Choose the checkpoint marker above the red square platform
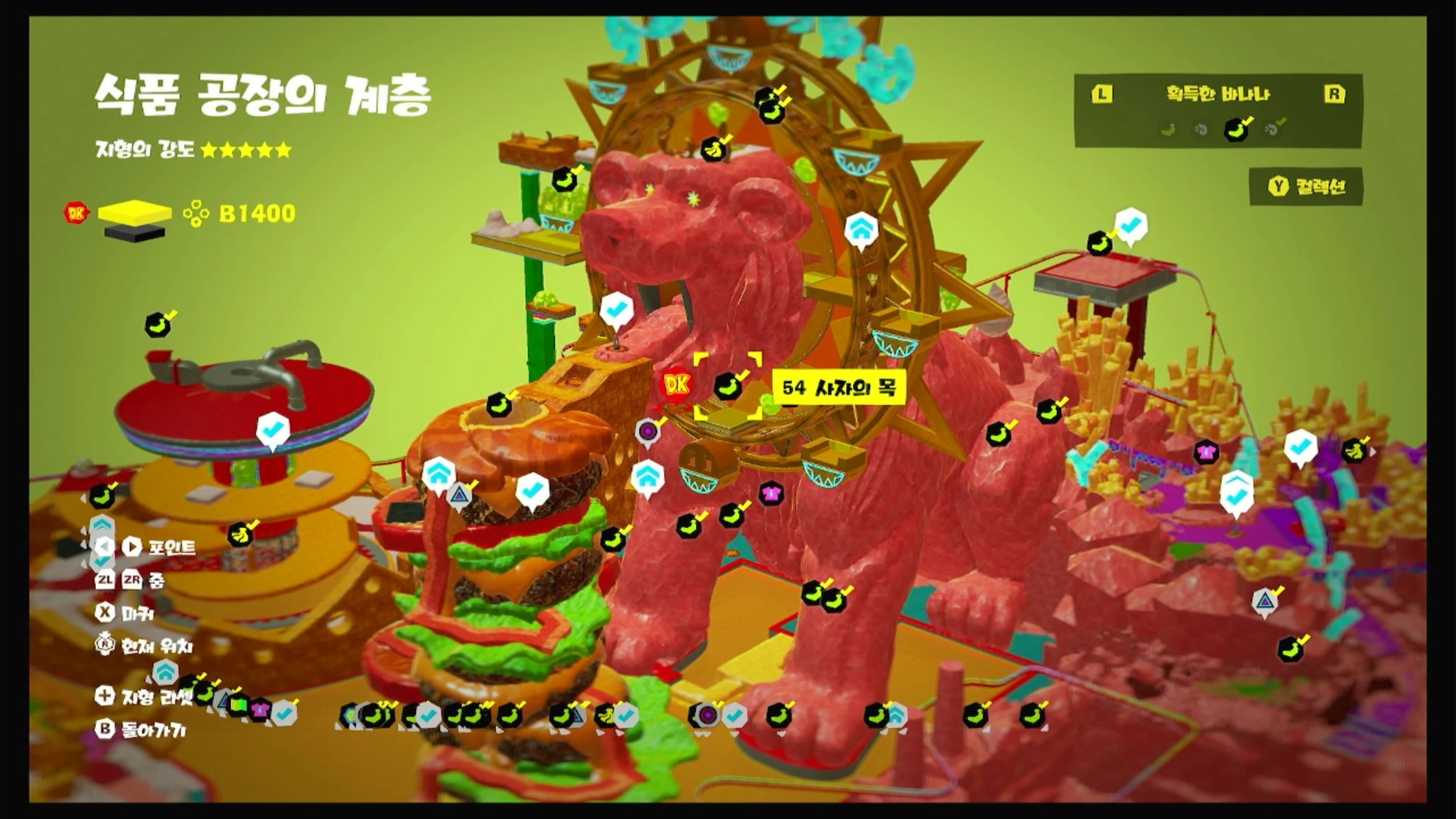Image resolution: width=1456 pixels, height=819 pixels. [x=1130, y=225]
